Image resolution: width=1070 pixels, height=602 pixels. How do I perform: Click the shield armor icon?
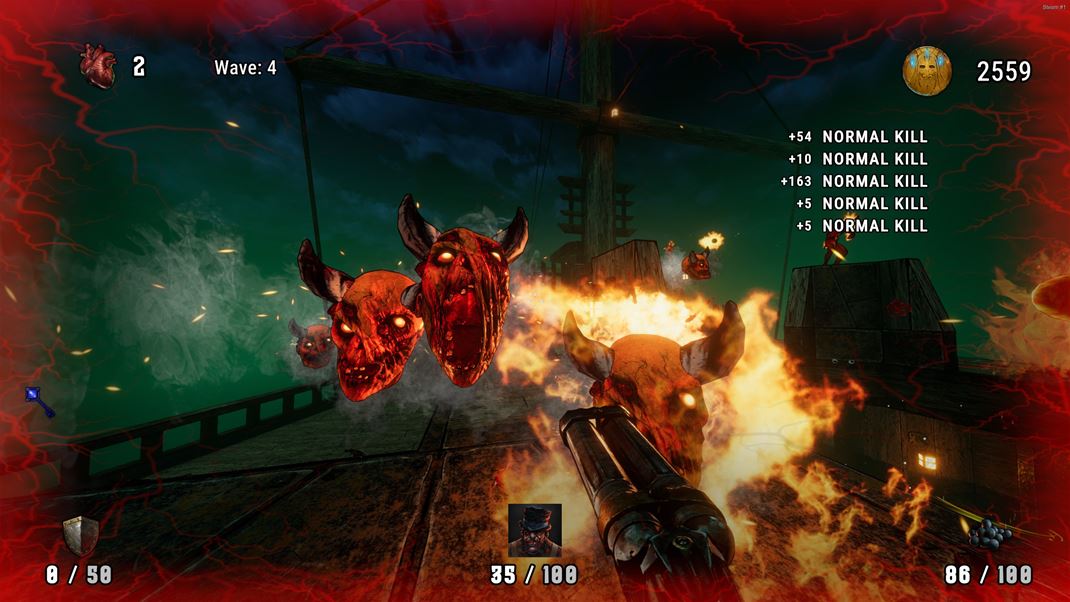[79, 536]
